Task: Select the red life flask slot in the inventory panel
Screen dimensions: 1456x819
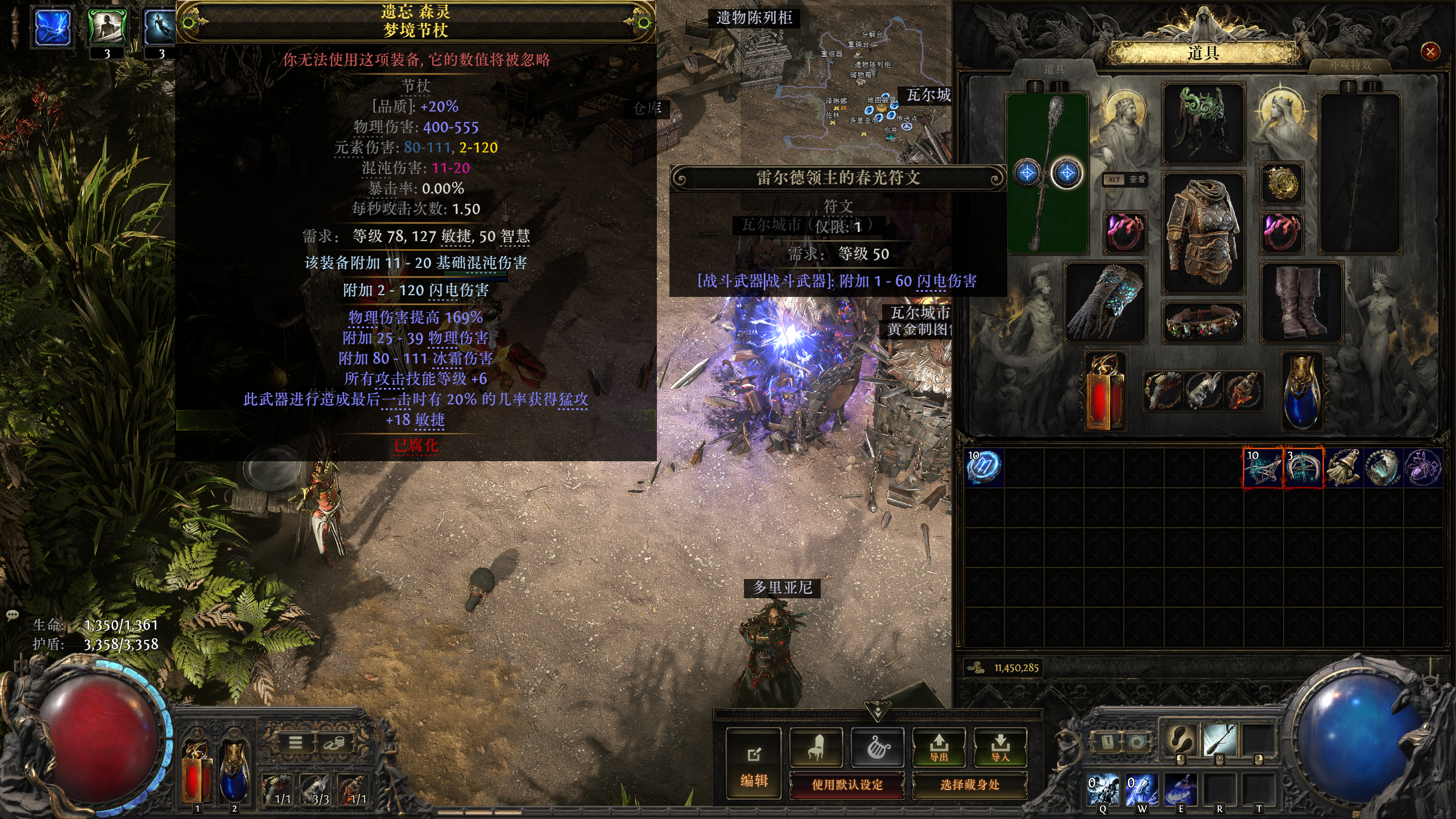Action: pyautogui.click(x=1105, y=392)
